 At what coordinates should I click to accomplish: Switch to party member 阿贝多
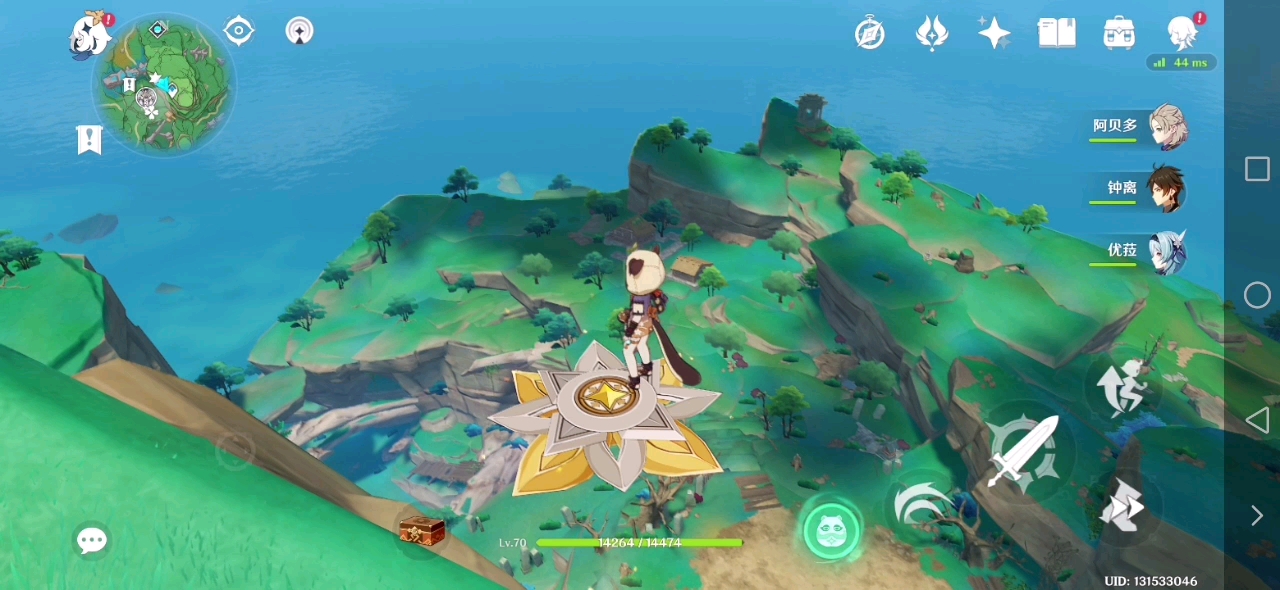pos(1140,127)
